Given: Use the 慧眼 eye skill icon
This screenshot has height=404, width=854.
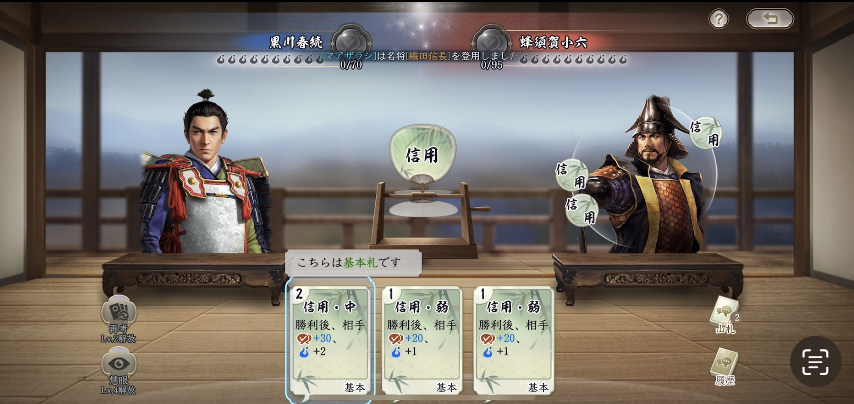Looking at the screenshot, I should click(119, 366).
